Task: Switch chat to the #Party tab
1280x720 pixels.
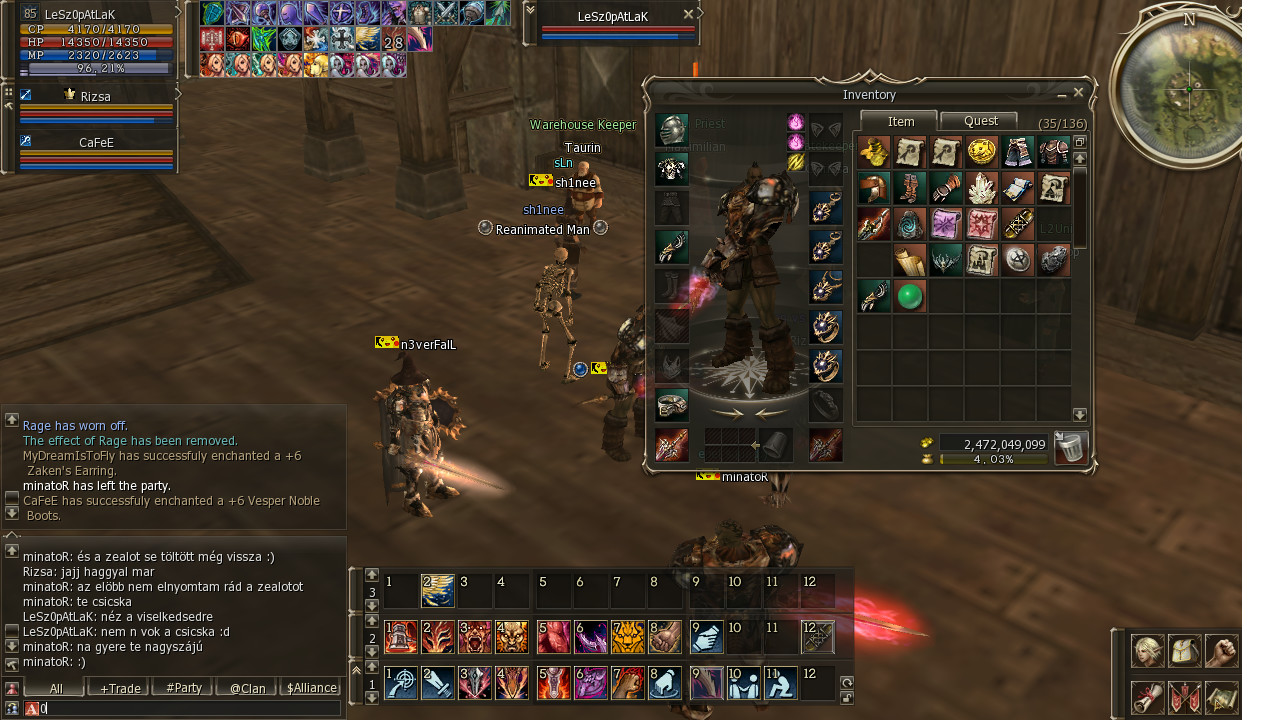Action: click(184, 688)
